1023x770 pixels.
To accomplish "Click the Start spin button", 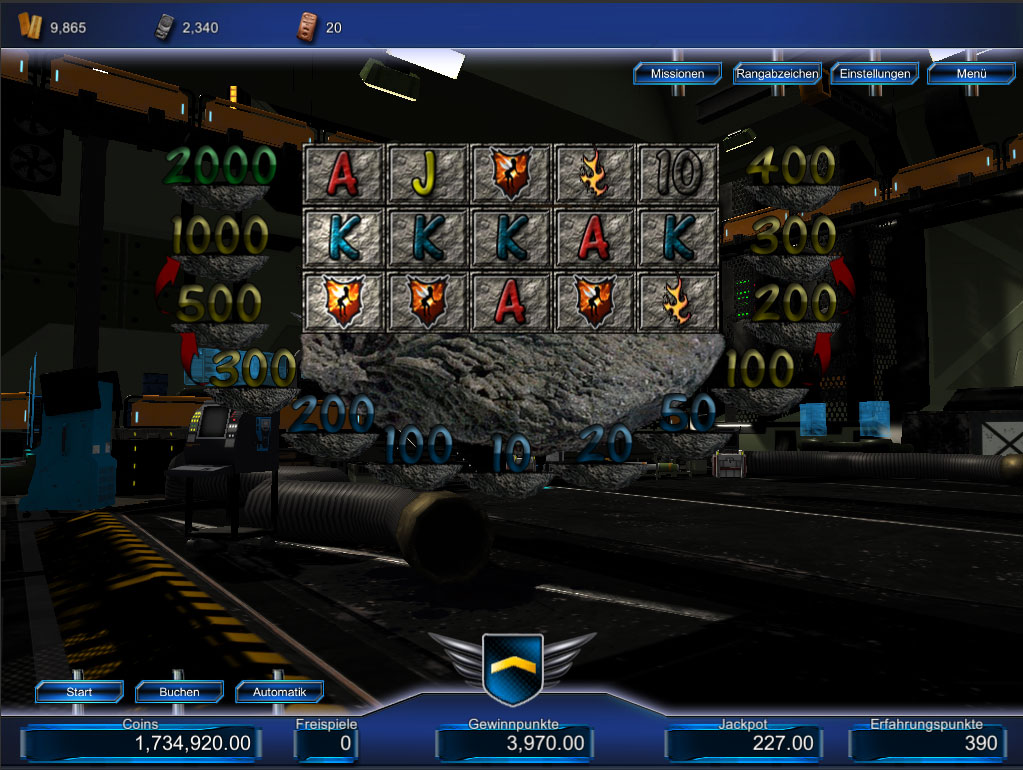I will click(80, 691).
